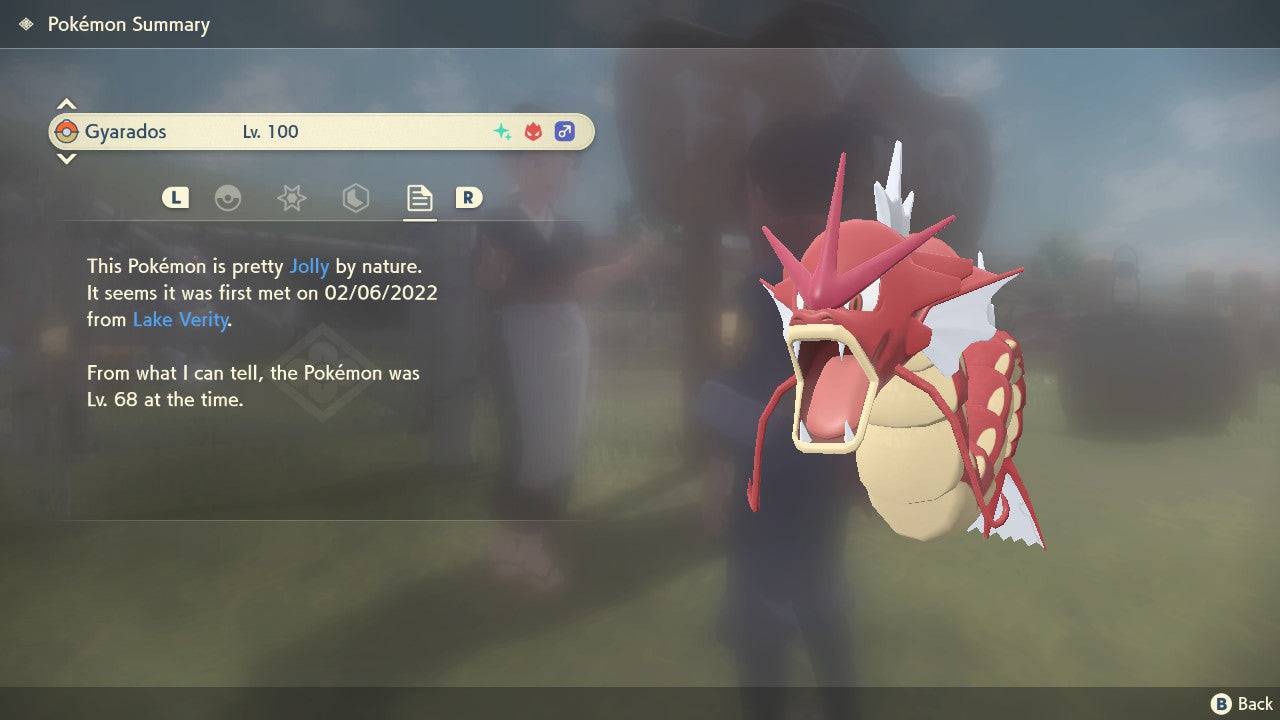Expand downward to next Pokémon with down arrow
1280x720 pixels.
(x=66, y=159)
